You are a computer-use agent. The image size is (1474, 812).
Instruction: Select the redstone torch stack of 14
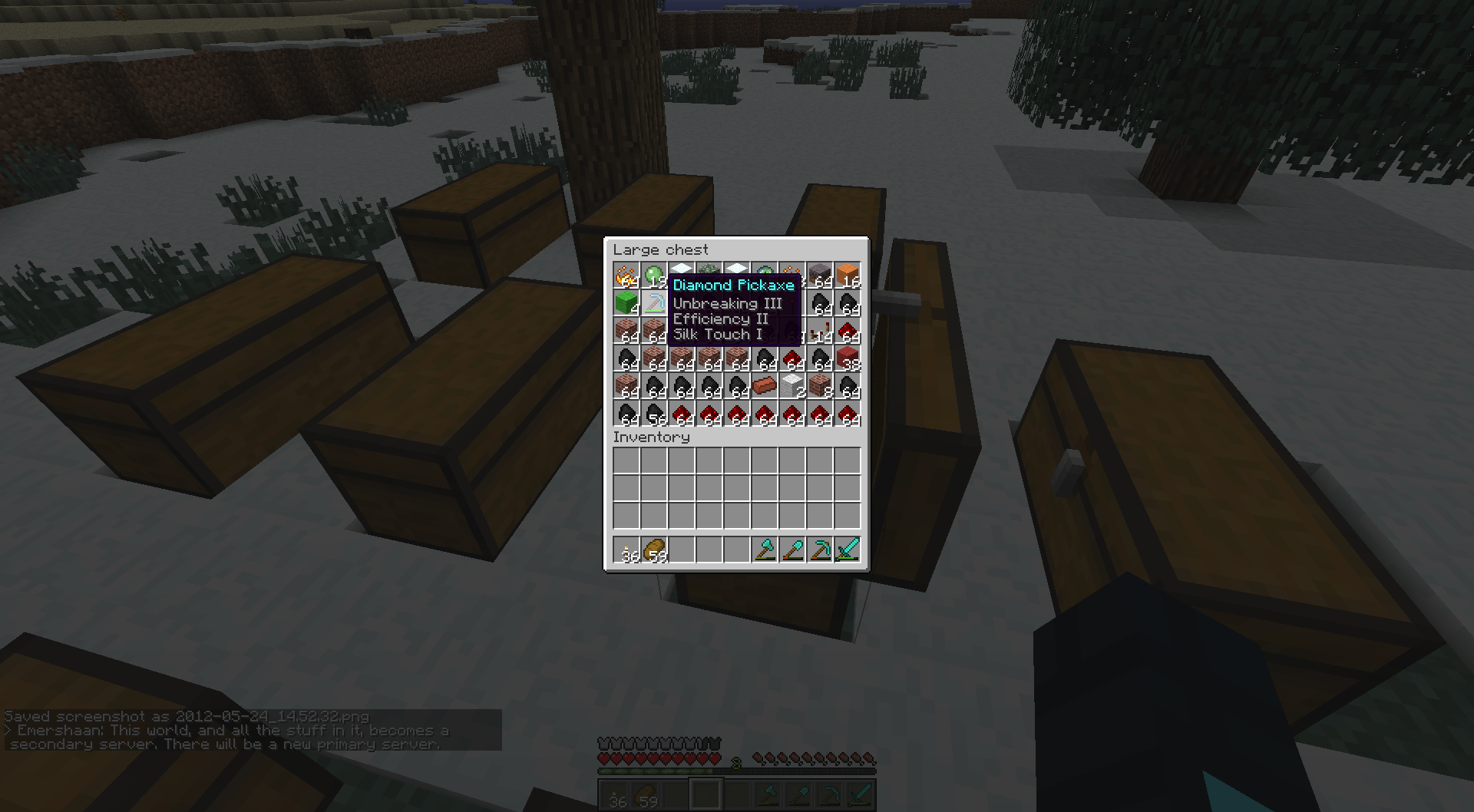[x=819, y=332]
